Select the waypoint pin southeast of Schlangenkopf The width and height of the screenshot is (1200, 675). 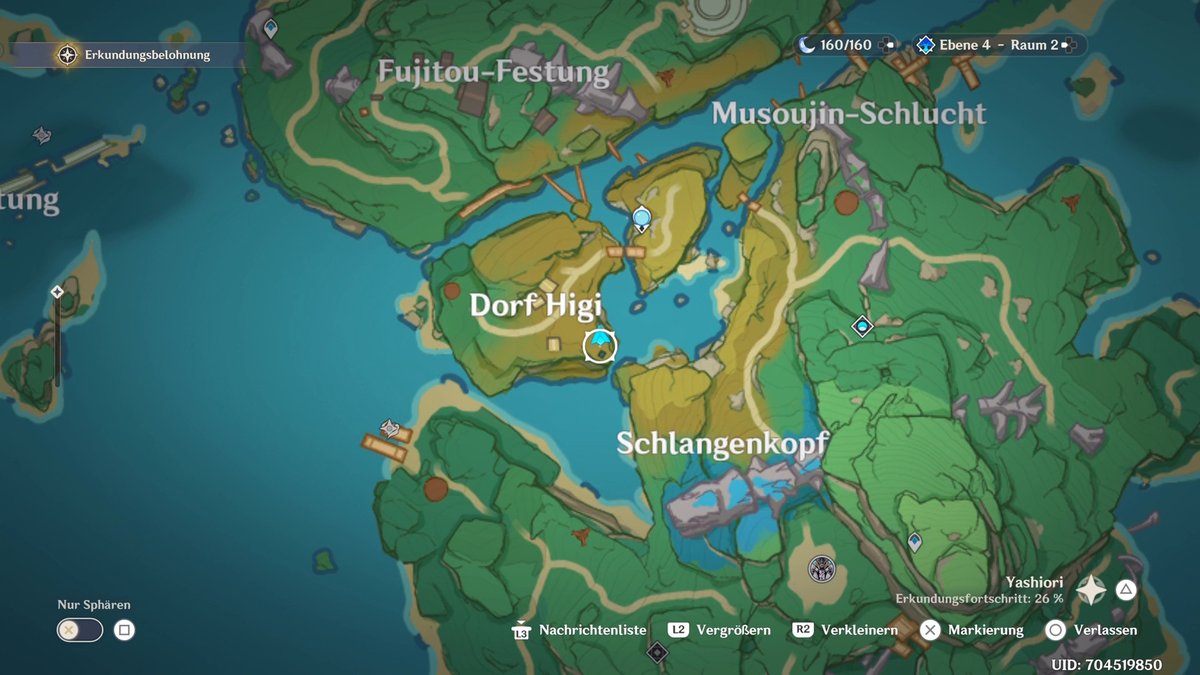click(x=914, y=541)
